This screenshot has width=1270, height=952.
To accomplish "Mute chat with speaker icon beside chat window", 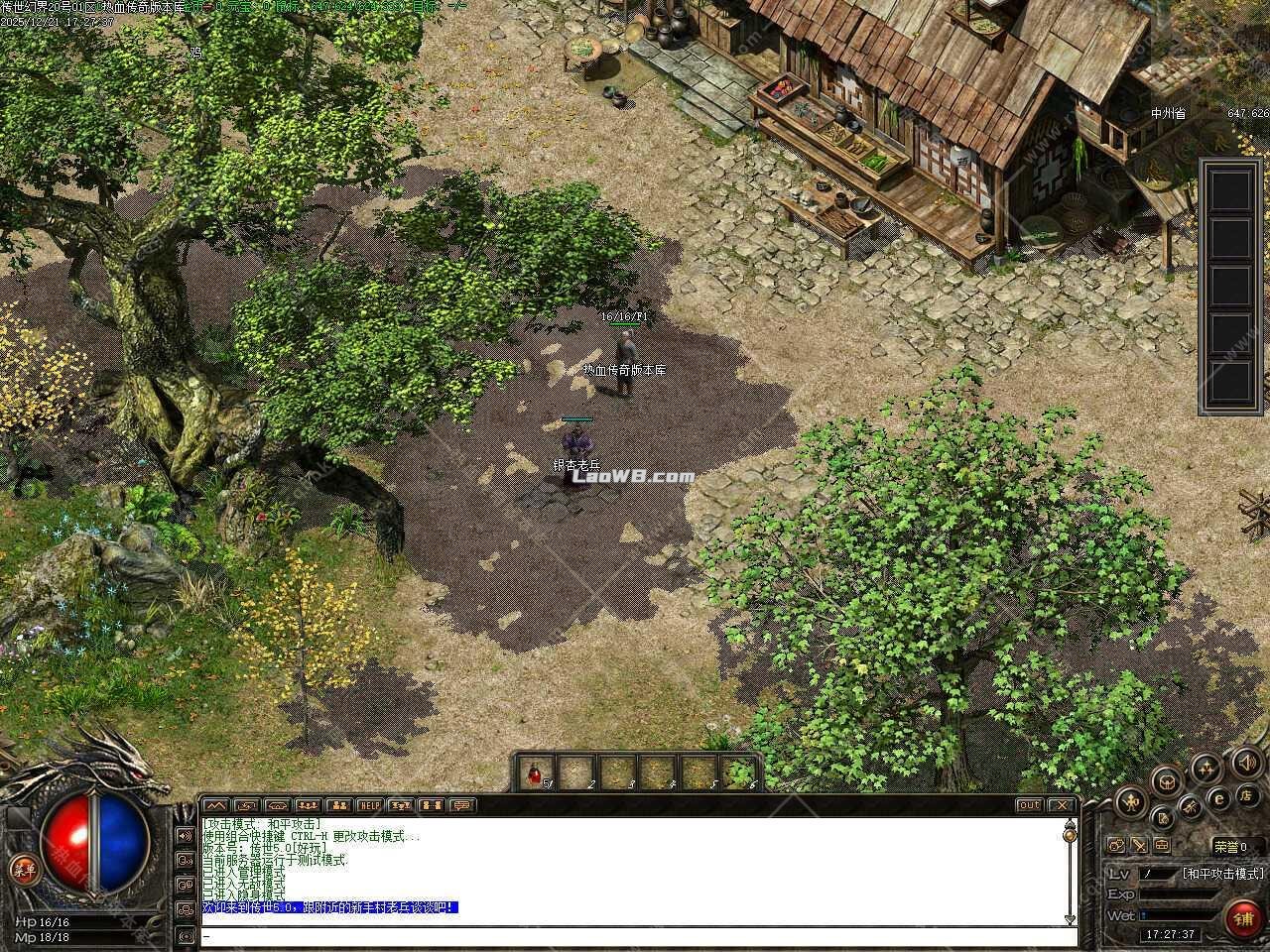I will [186, 836].
